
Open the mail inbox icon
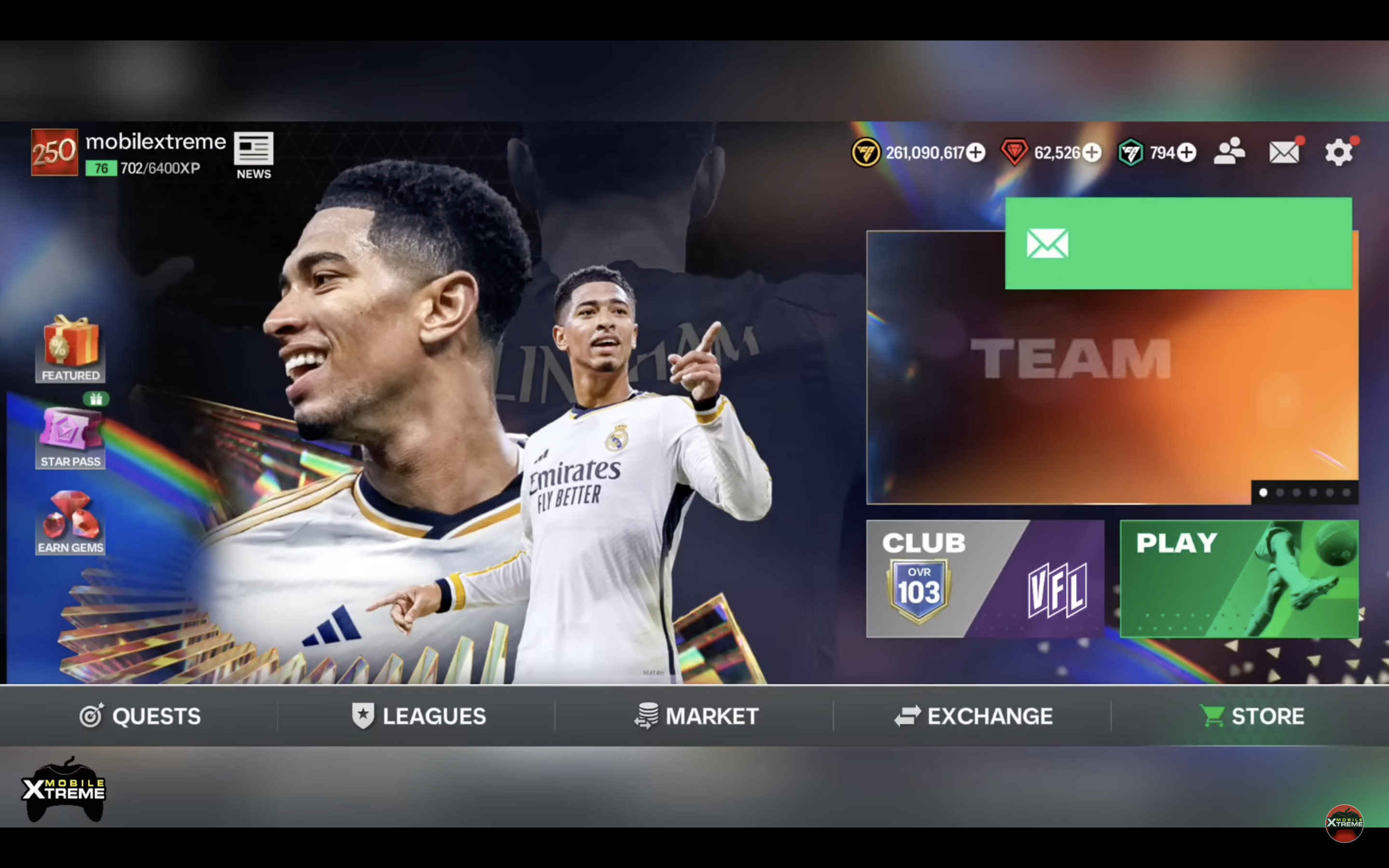point(1283,151)
